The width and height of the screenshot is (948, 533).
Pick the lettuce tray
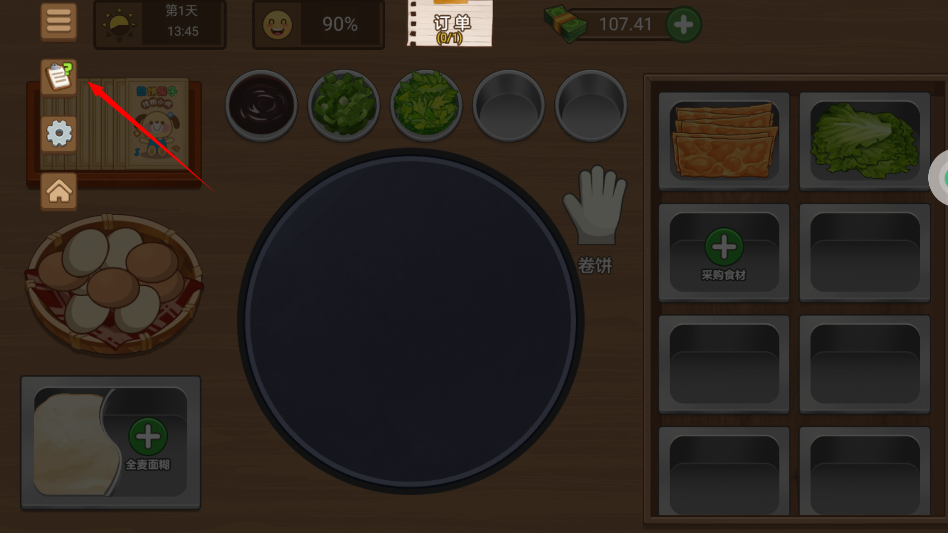point(864,140)
